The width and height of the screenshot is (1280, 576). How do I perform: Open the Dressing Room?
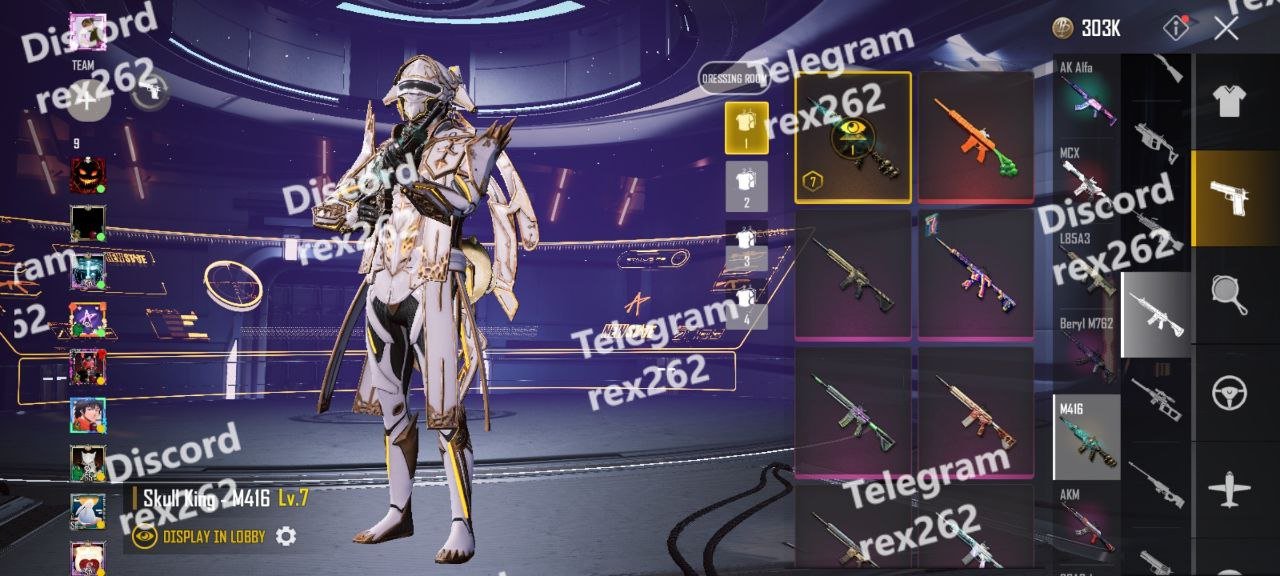pos(735,78)
